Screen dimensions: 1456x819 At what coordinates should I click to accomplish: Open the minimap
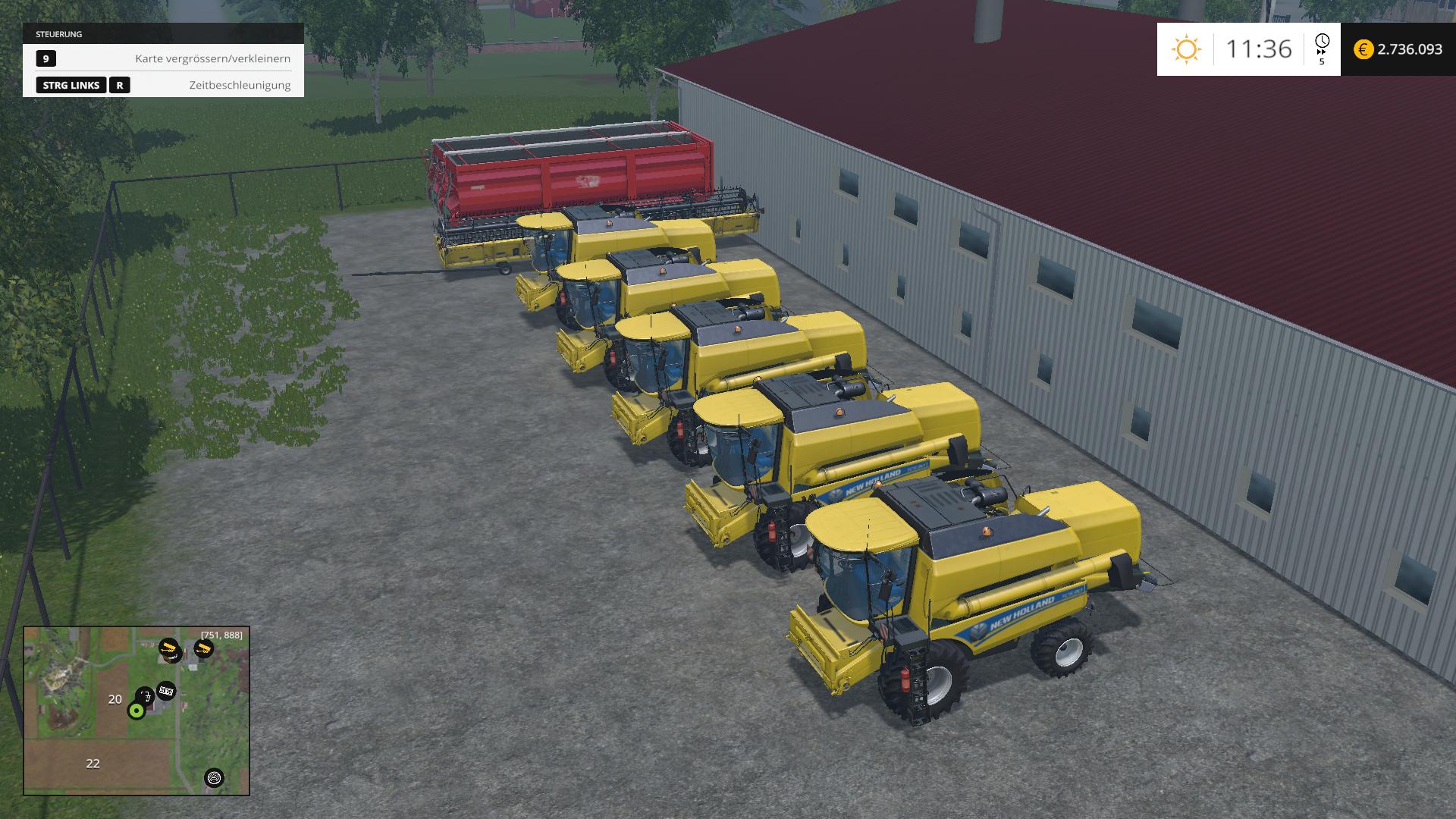[x=136, y=711]
